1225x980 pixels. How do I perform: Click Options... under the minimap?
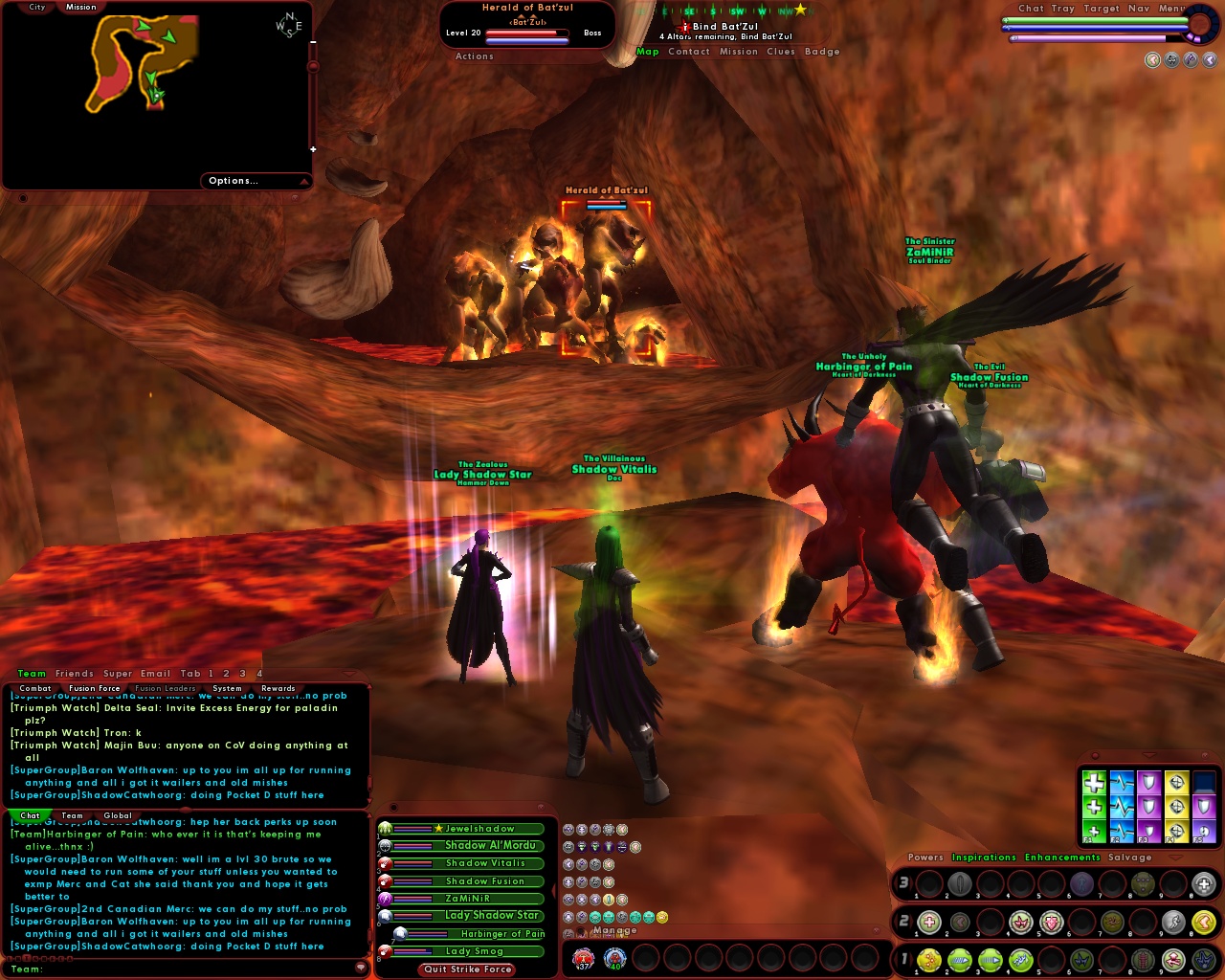[232, 180]
